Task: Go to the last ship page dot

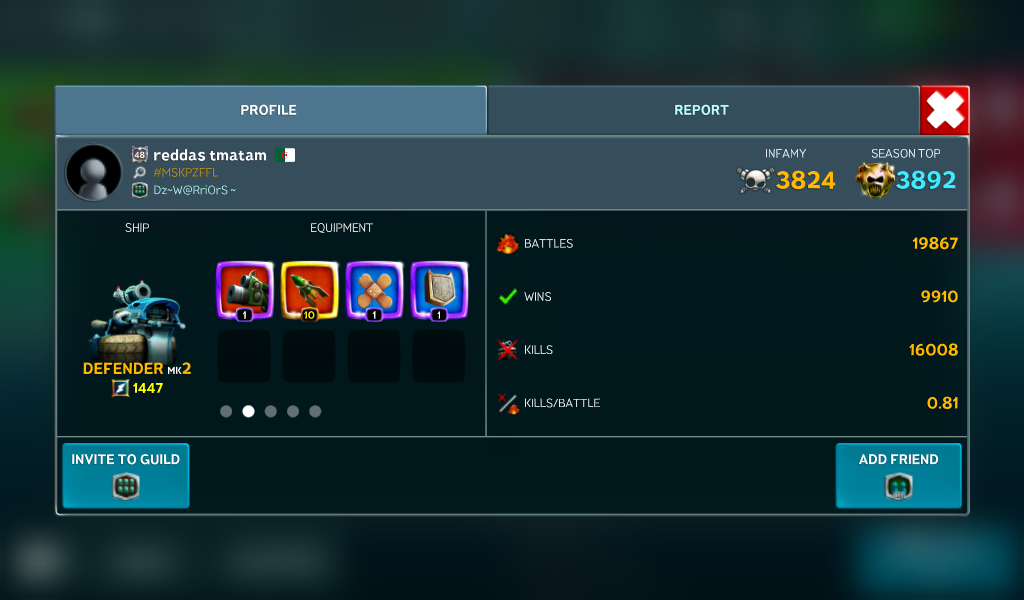Action: point(315,411)
